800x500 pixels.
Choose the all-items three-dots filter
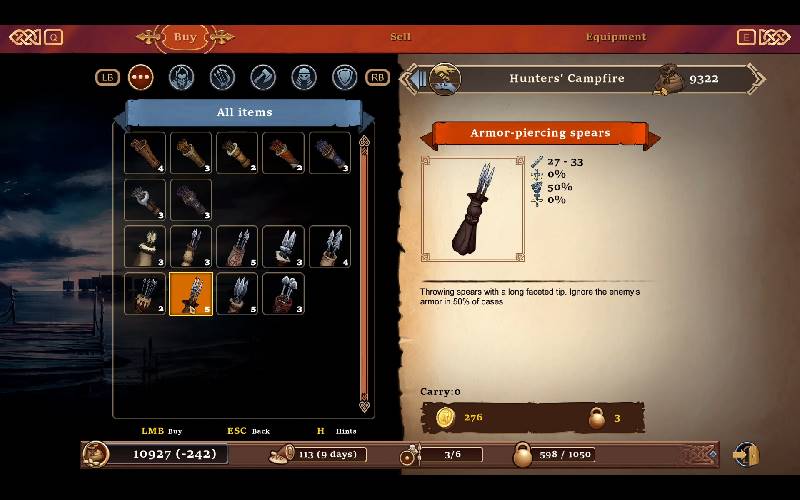141,77
